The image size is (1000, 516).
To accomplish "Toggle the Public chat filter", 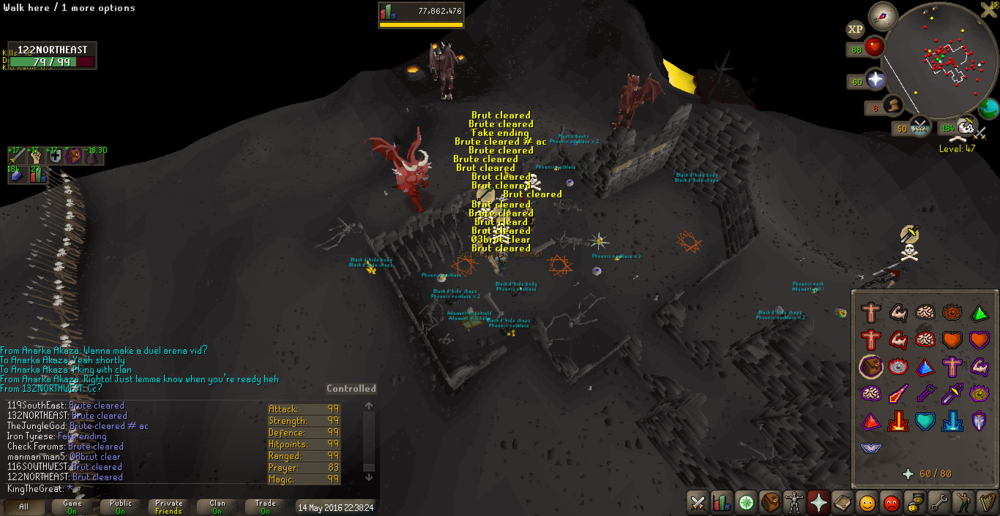I will point(120,507).
